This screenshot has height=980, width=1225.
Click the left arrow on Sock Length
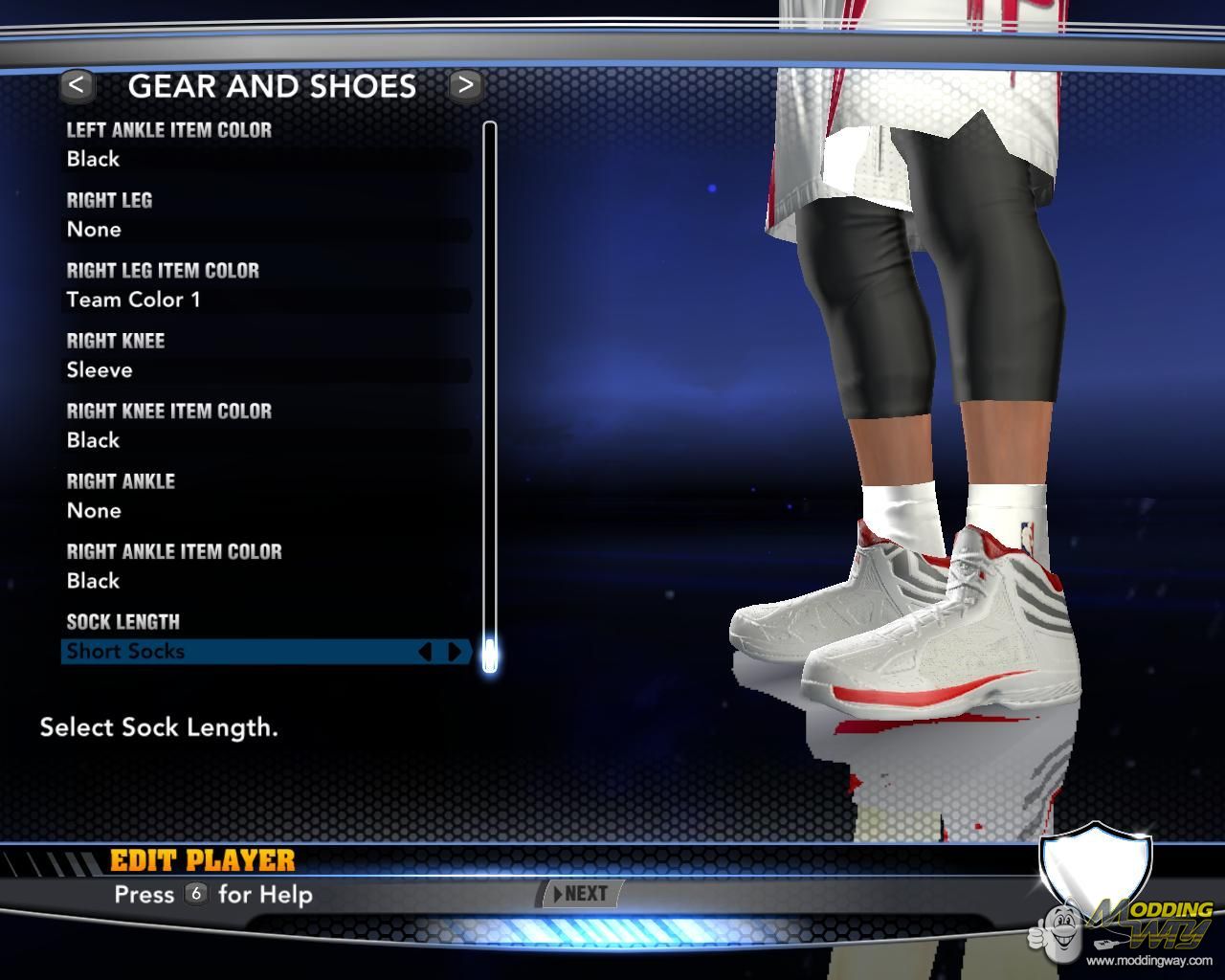(425, 652)
